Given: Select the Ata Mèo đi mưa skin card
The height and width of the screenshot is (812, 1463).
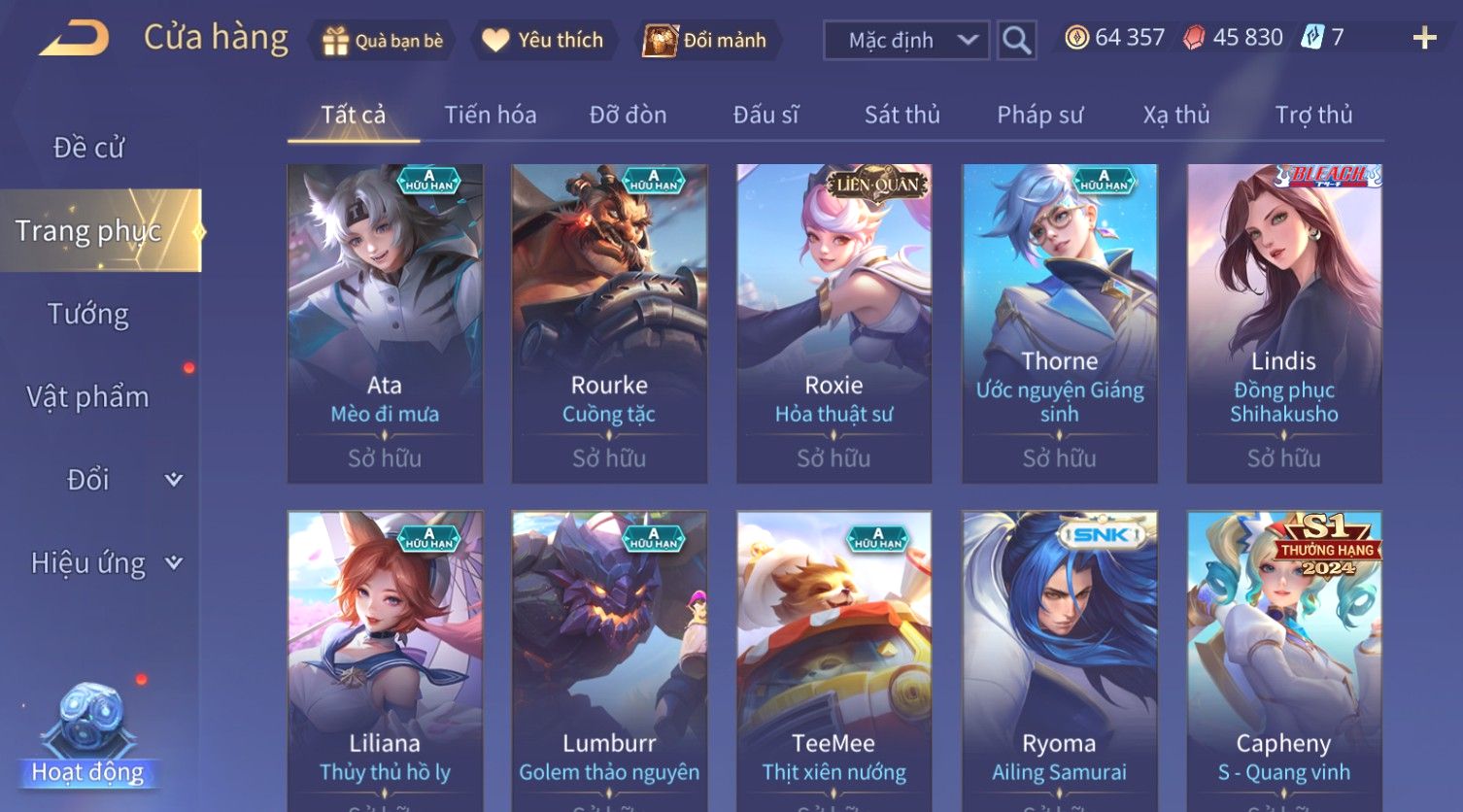Looking at the screenshot, I should coord(385,322).
